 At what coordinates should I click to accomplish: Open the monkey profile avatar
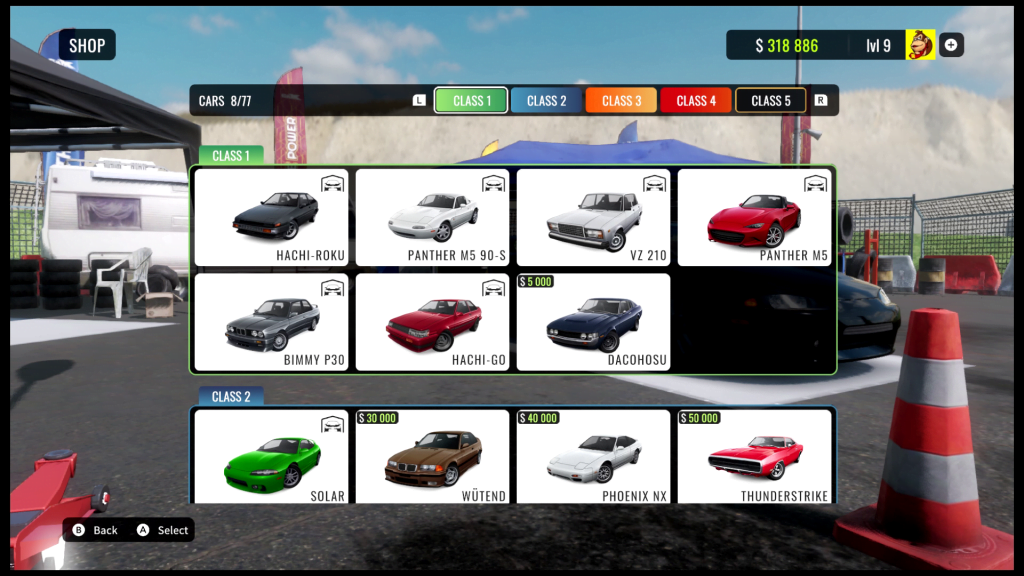pos(920,45)
